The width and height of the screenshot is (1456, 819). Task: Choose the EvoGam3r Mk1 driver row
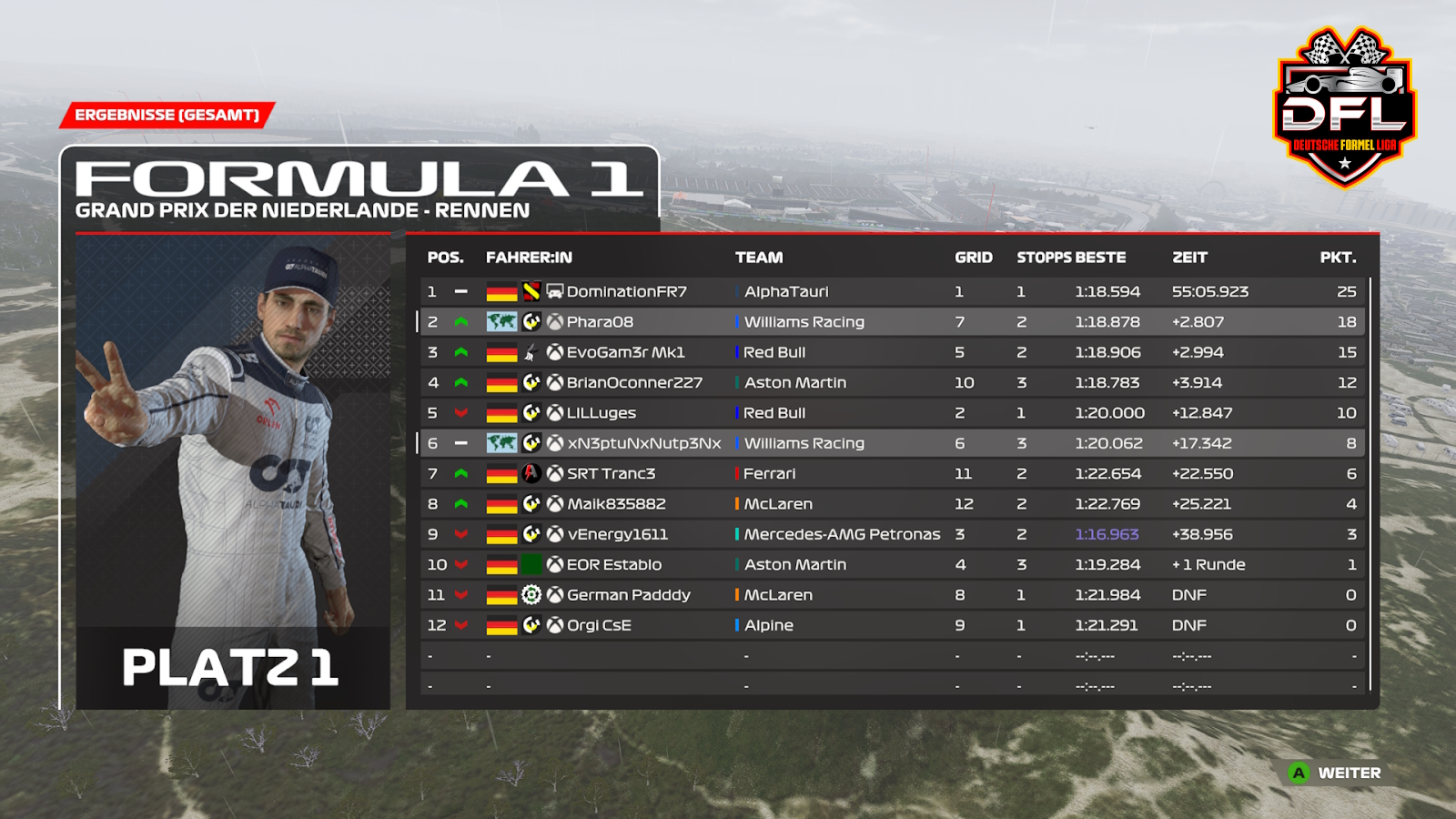(625, 352)
